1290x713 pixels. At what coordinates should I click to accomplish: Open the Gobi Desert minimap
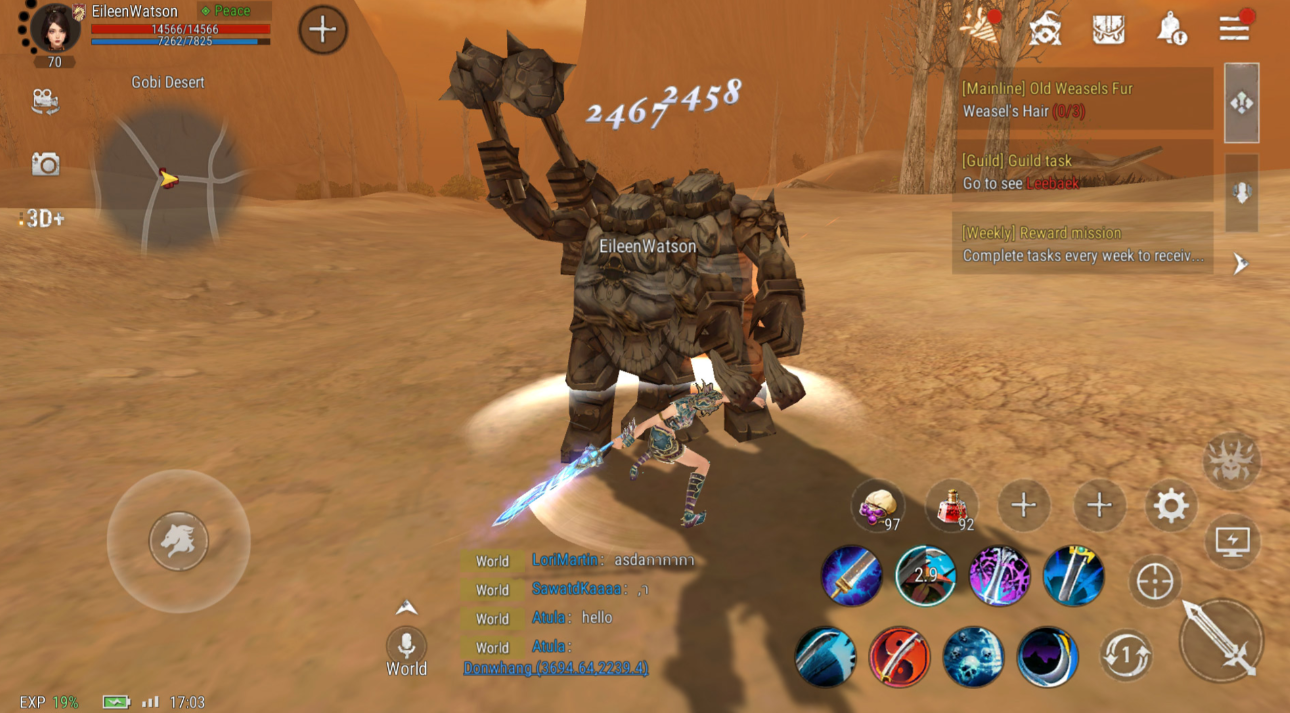pyautogui.click(x=168, y=178)
